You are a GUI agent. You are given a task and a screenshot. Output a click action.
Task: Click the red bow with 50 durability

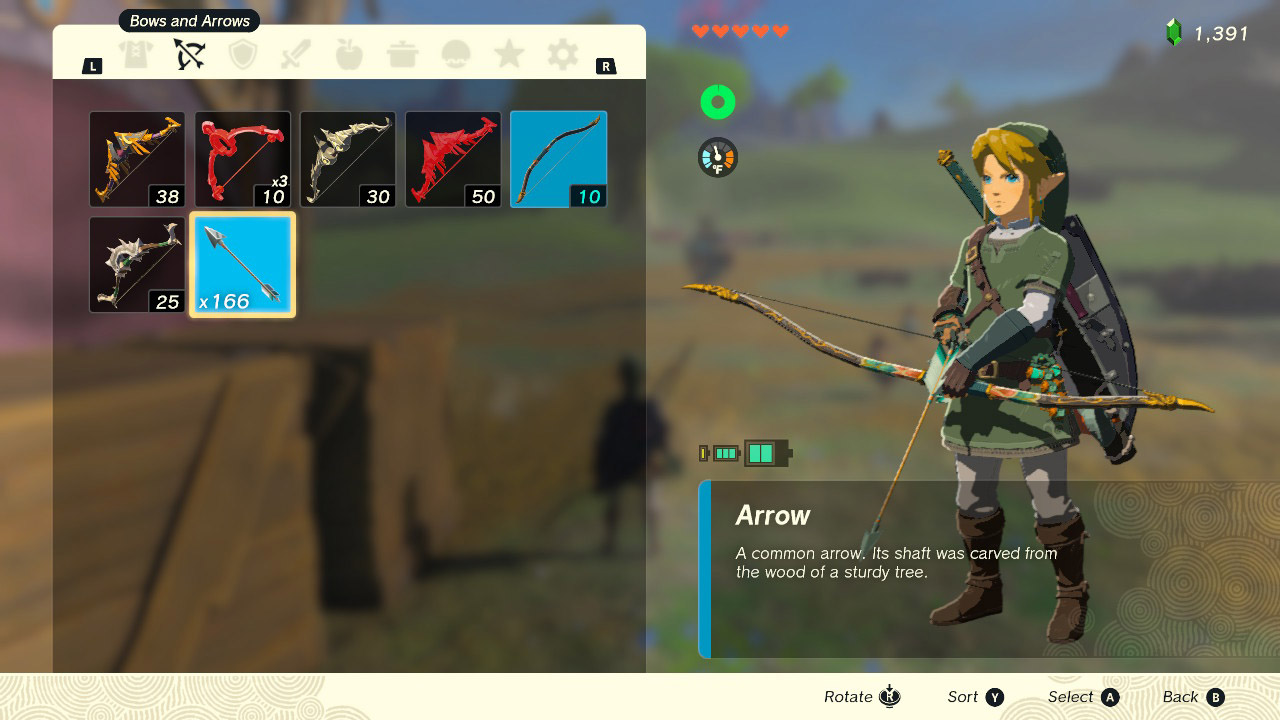(x=453, y=158)
